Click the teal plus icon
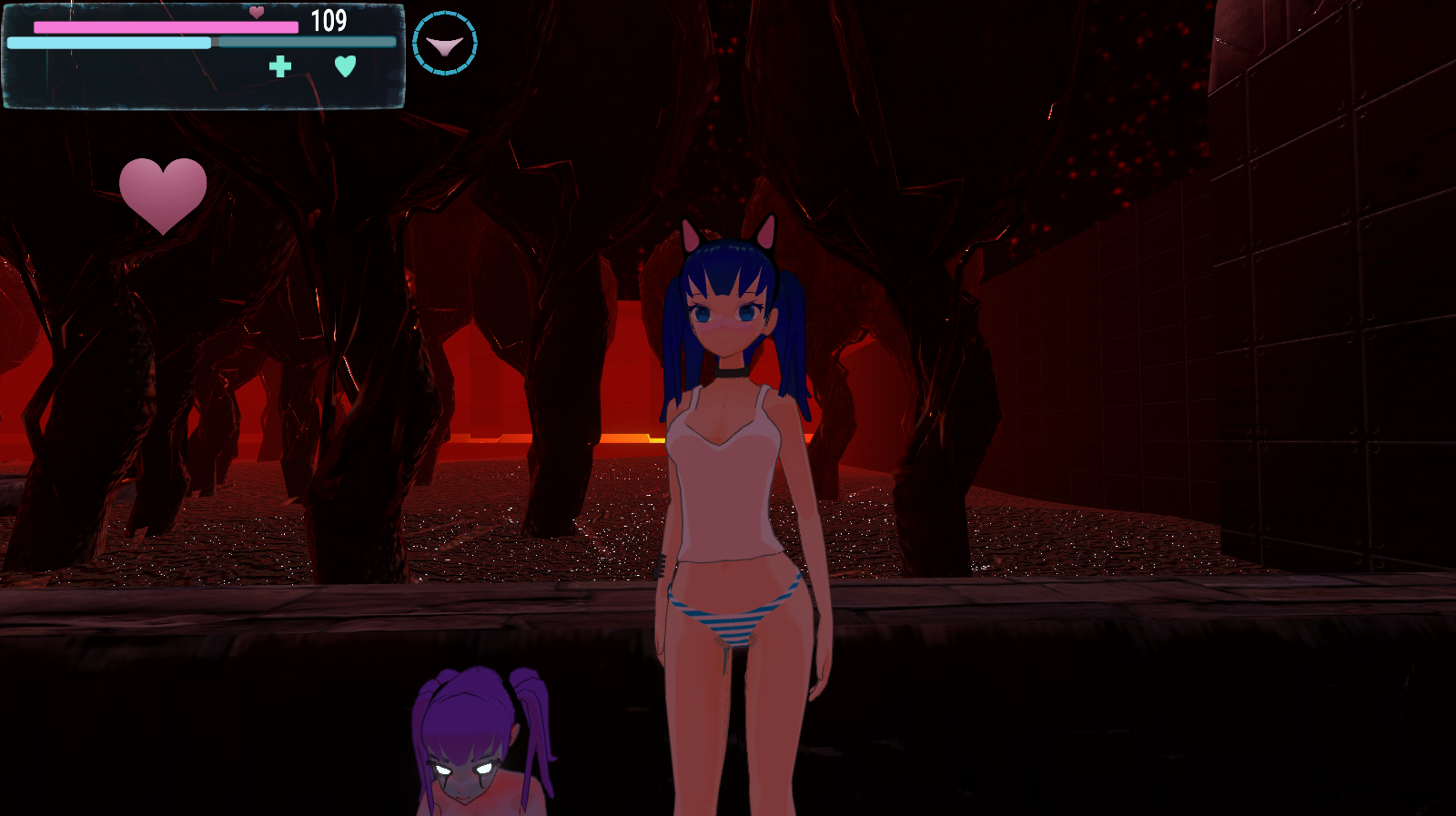The image size is (1456, 816). [280, 66]
